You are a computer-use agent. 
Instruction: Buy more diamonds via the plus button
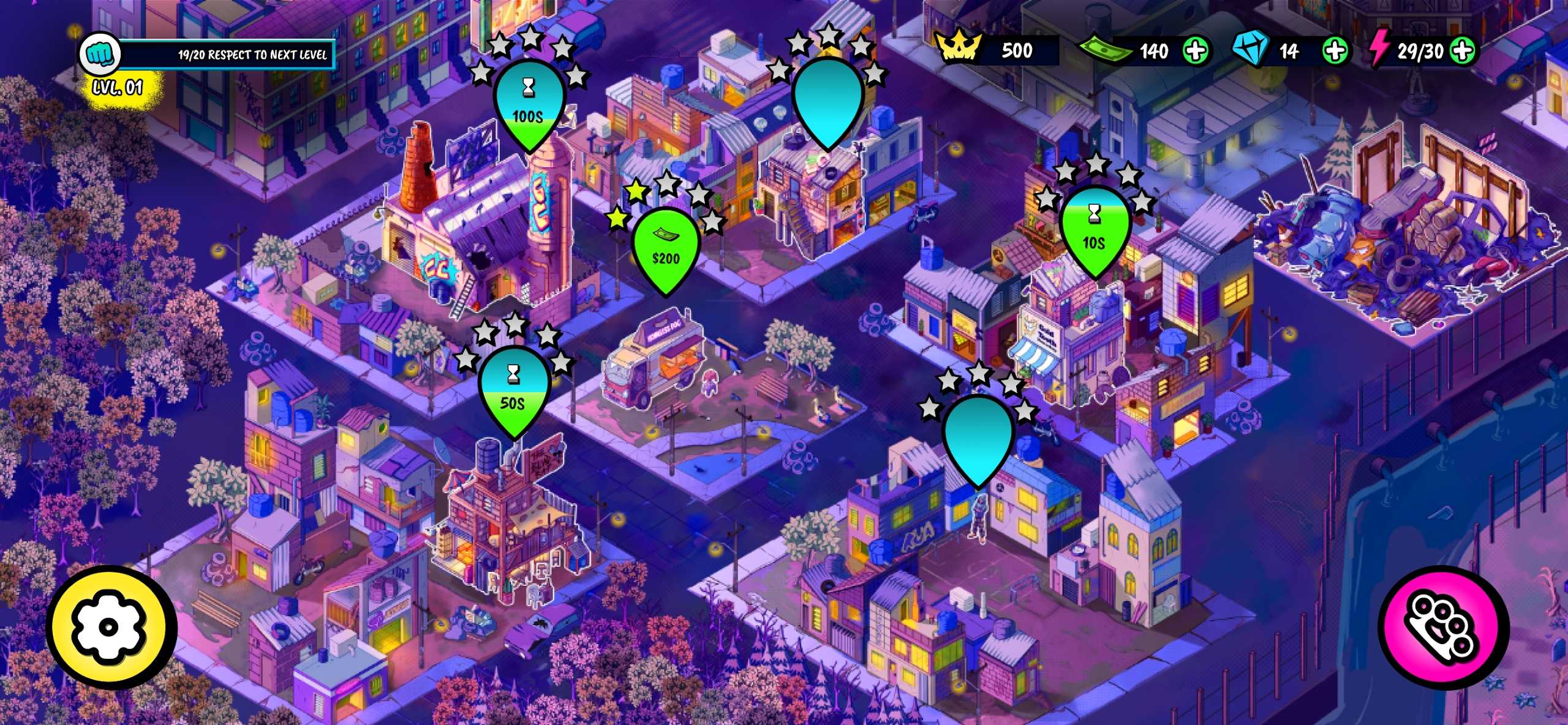pos(1335,51)
